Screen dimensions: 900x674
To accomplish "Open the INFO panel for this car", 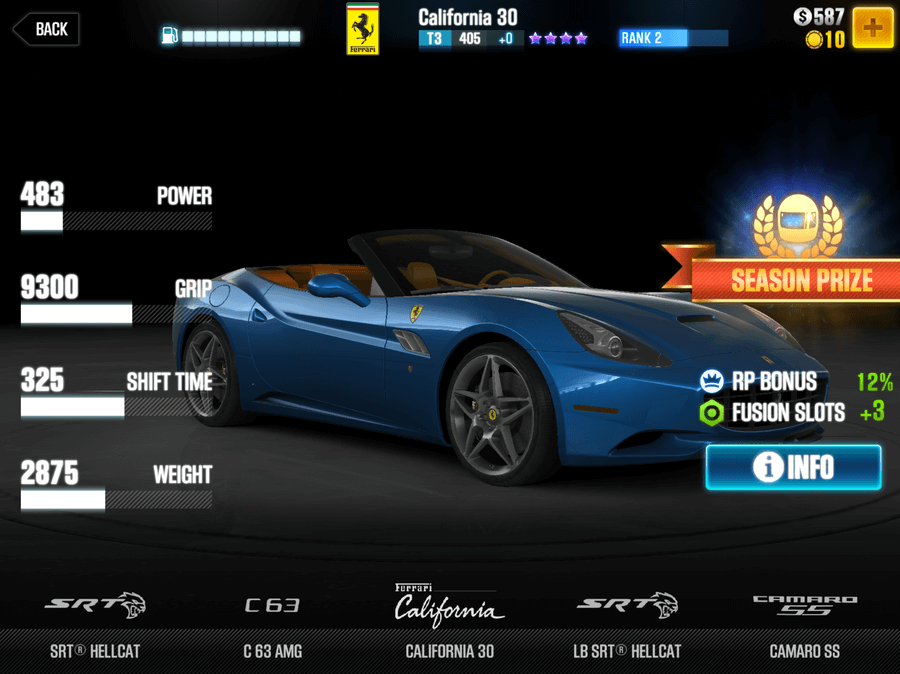I will [x=793, y=467].
